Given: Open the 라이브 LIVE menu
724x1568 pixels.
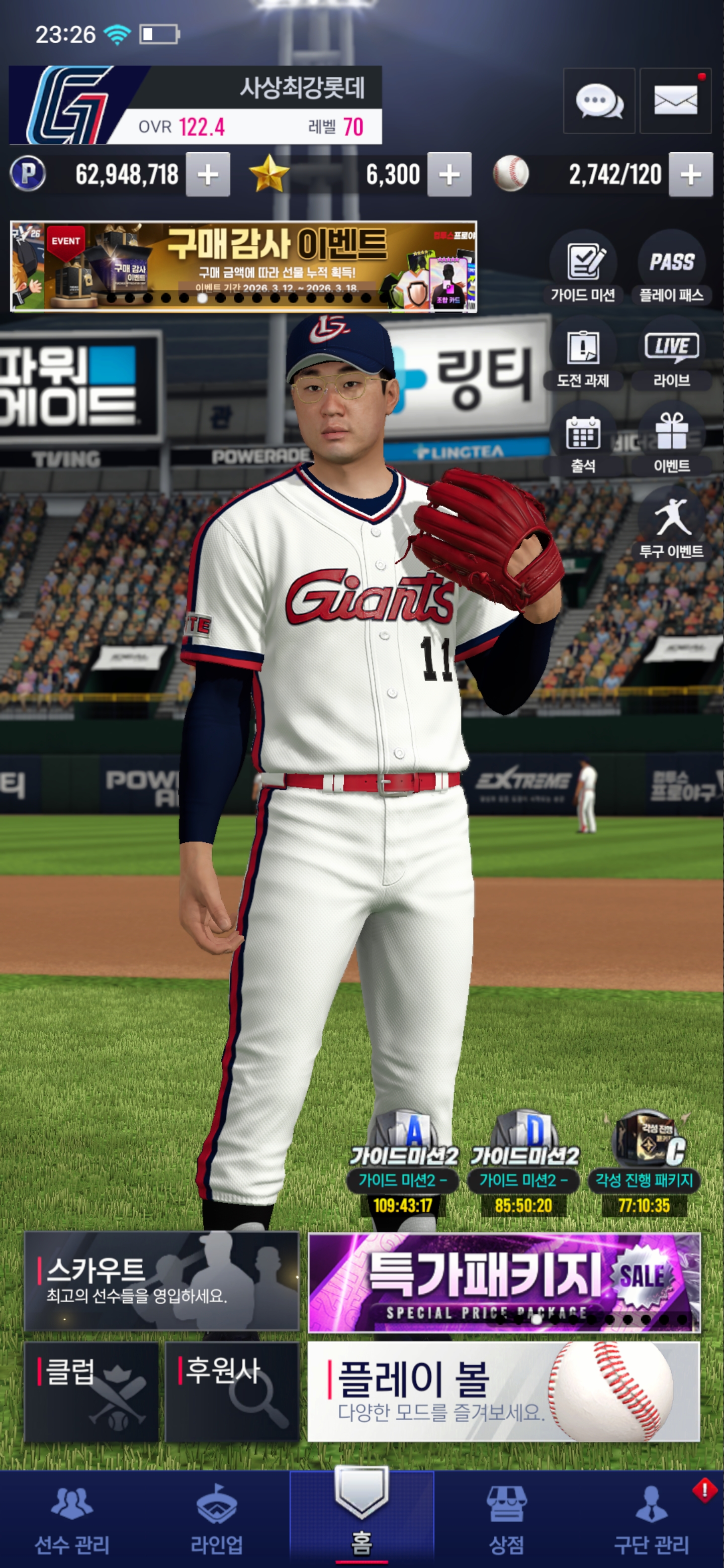Looking at the screenshot, I should click(672, 356).
